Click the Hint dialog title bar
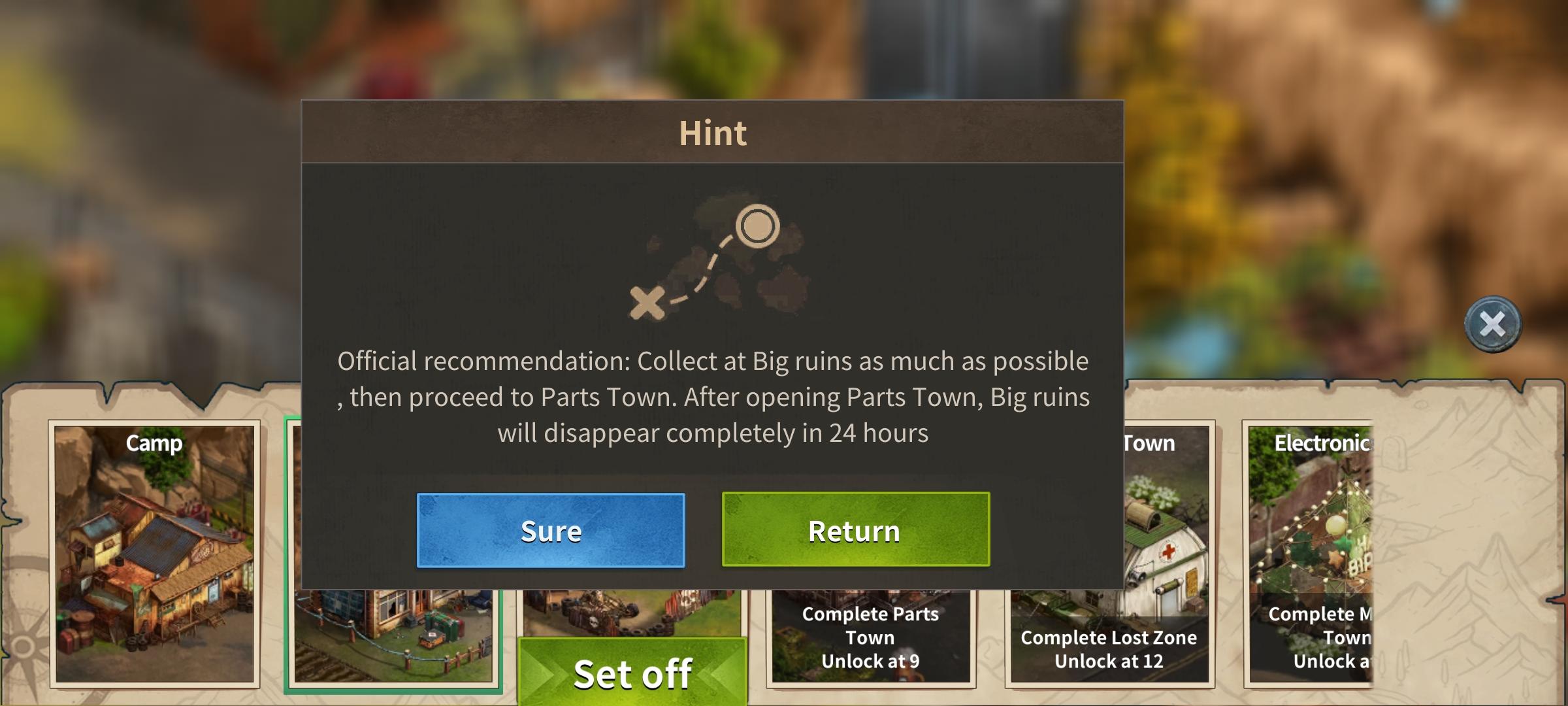The image size is (1568, 706). point(712,132)
